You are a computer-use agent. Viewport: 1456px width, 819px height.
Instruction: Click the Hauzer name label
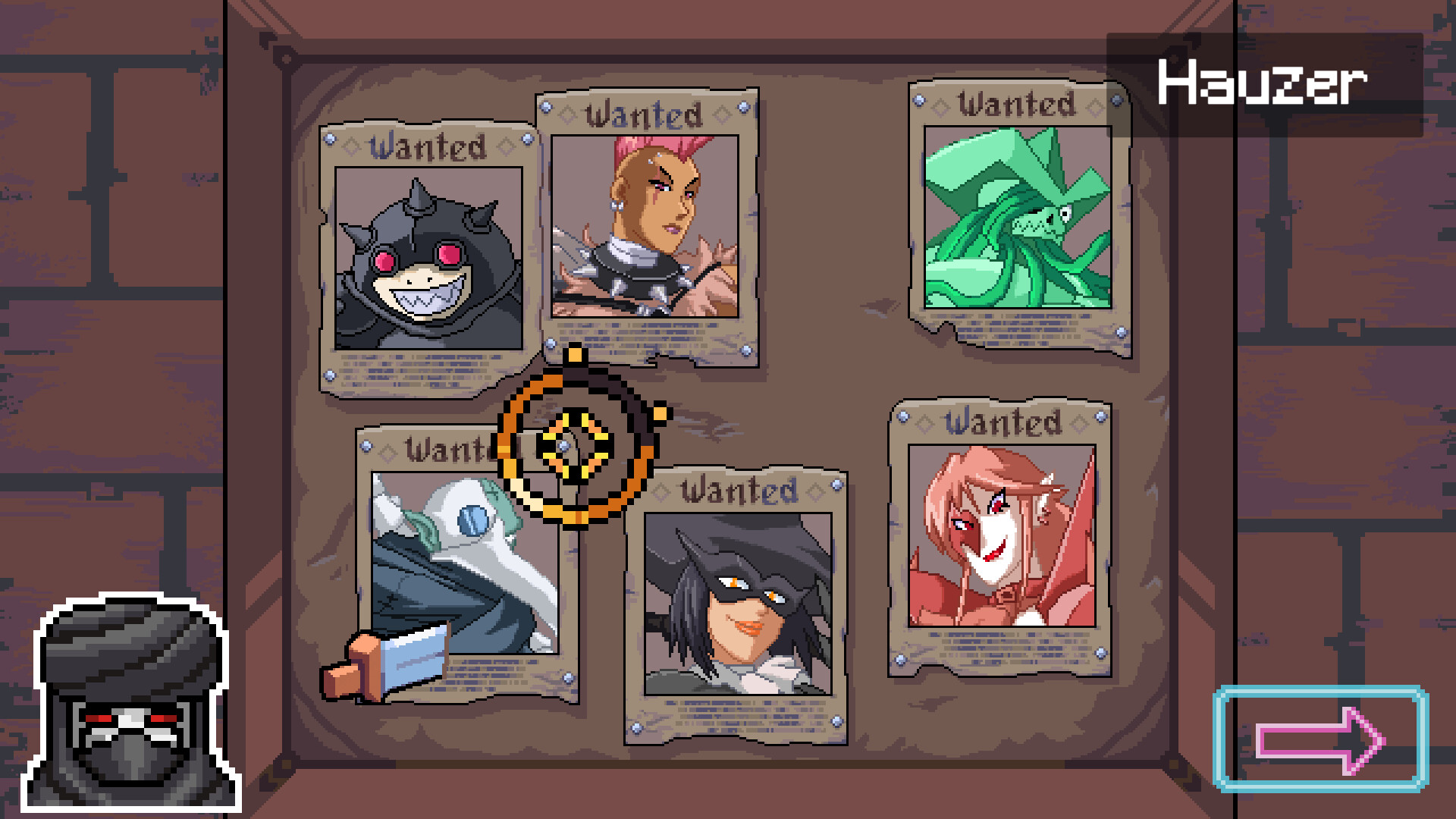pyautogui.click(x=1263, y=83)
